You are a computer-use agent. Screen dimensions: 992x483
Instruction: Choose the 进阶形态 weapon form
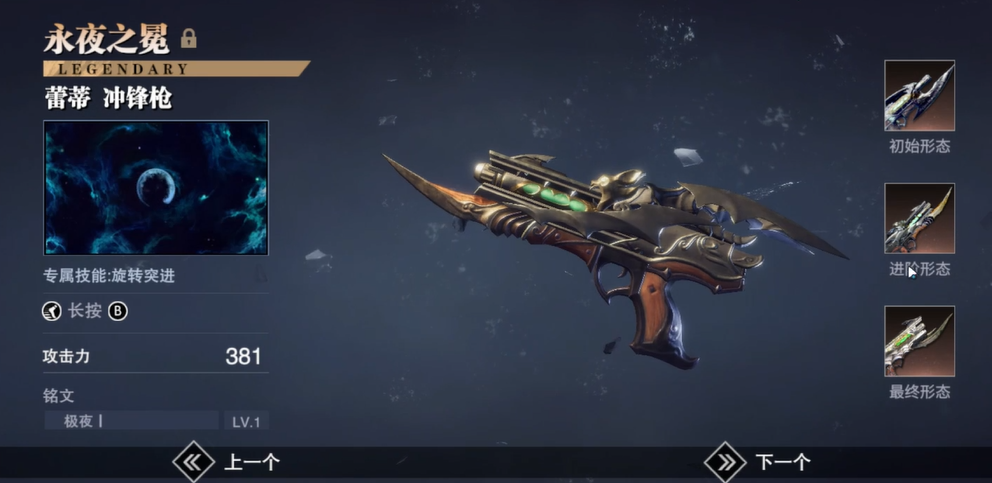point(919,218)
